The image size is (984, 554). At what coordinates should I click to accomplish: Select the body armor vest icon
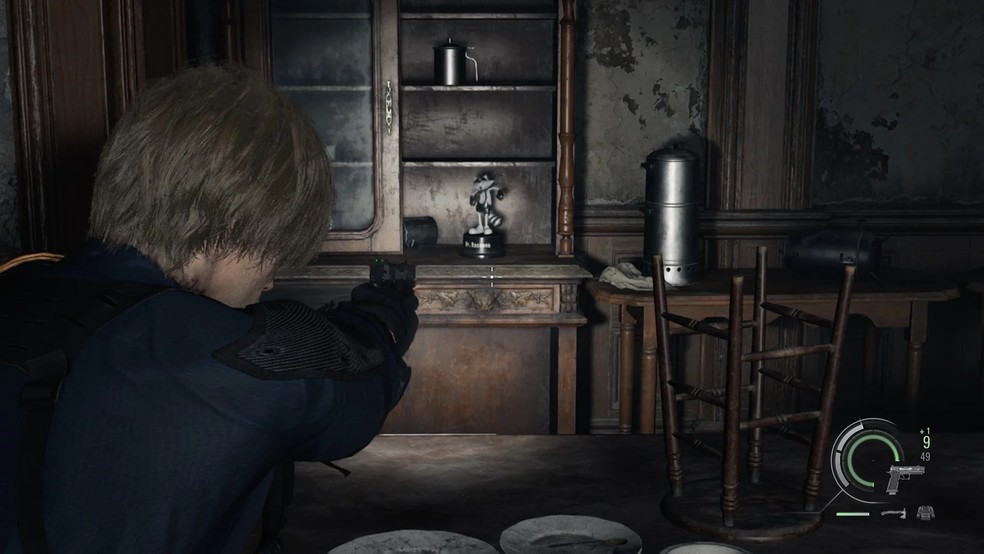pos(925,513)
